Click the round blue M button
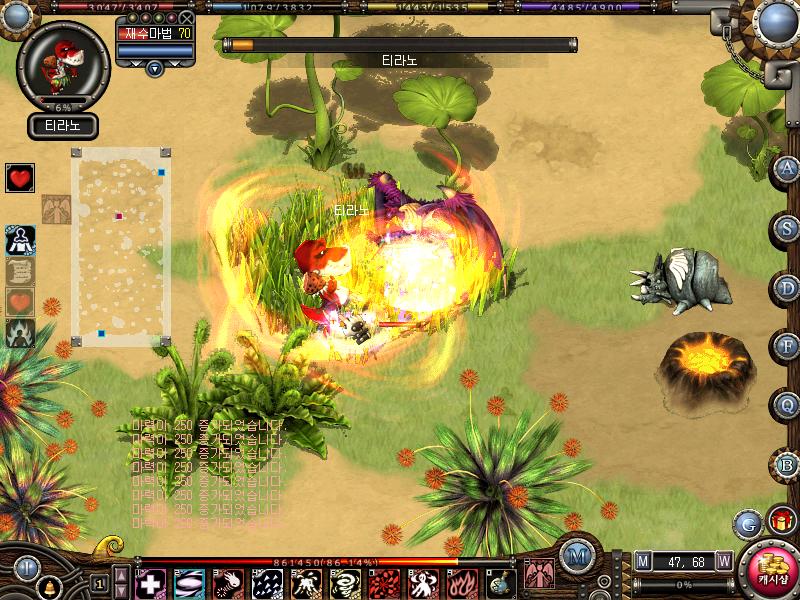 (x=577, y=556)
